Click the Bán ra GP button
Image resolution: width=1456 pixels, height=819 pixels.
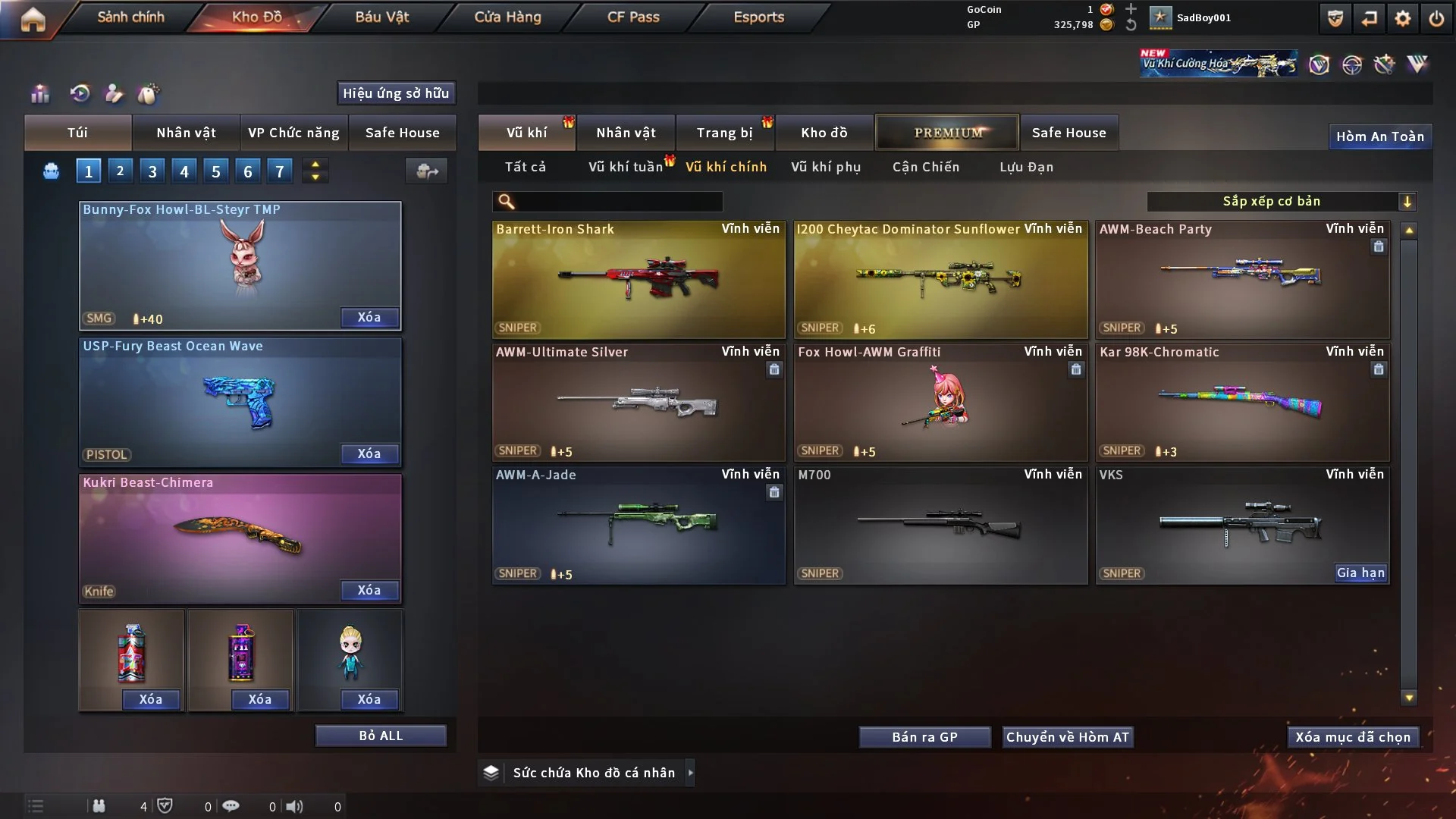924,737
